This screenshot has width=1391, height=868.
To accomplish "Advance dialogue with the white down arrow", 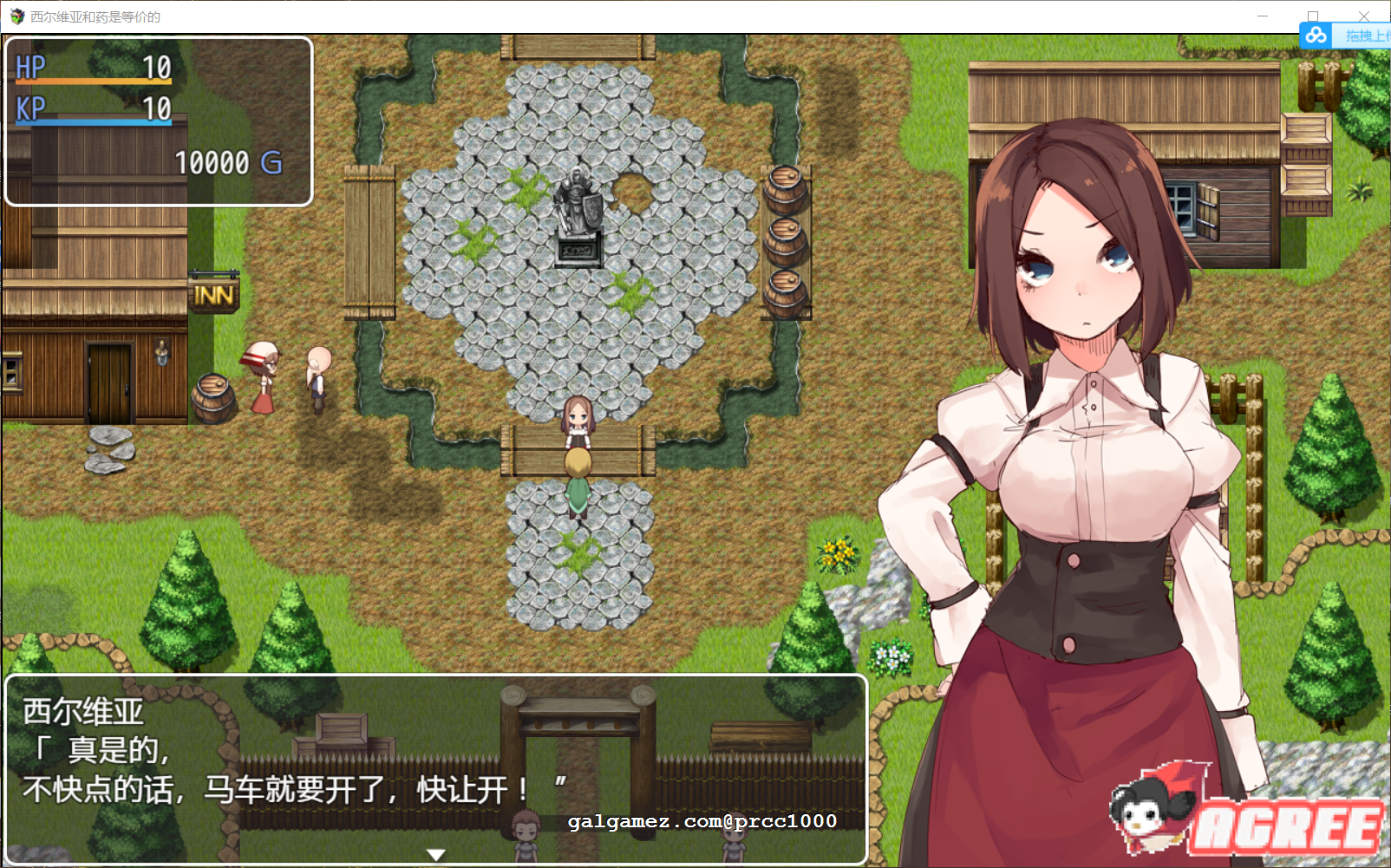I will 436,854.
